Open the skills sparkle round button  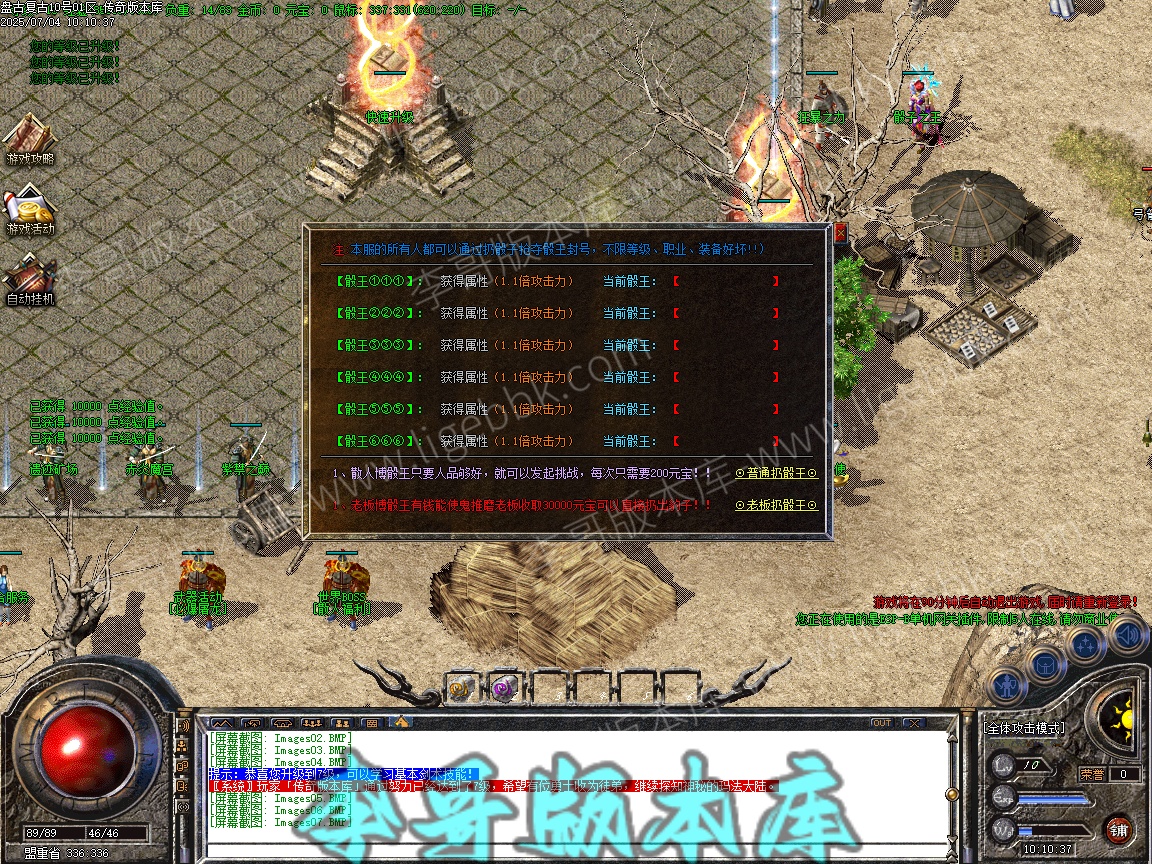tap(1086, 645)
